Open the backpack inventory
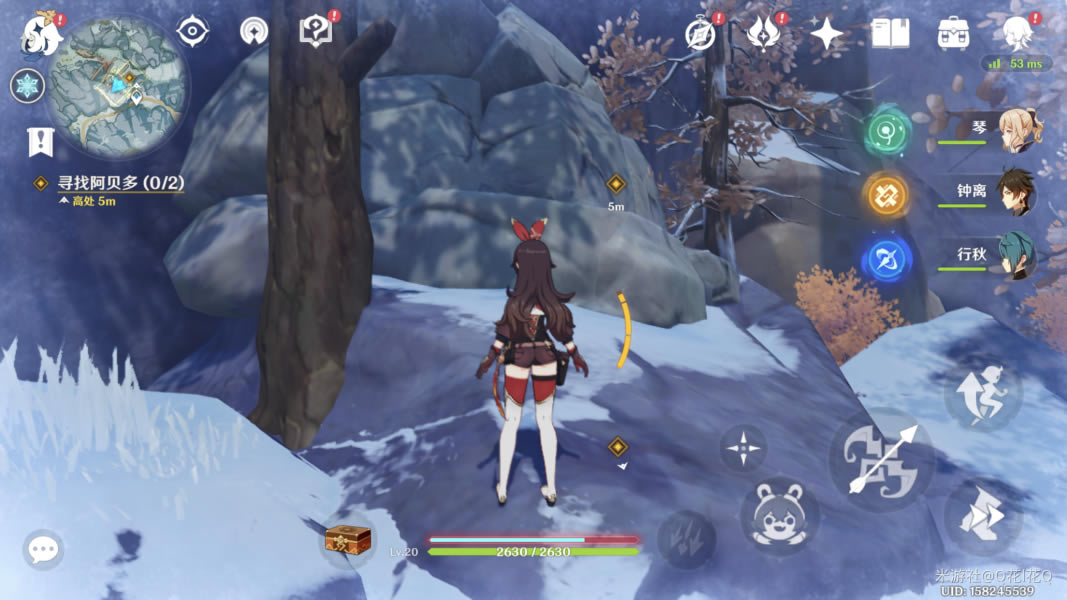 pos(954,34)
